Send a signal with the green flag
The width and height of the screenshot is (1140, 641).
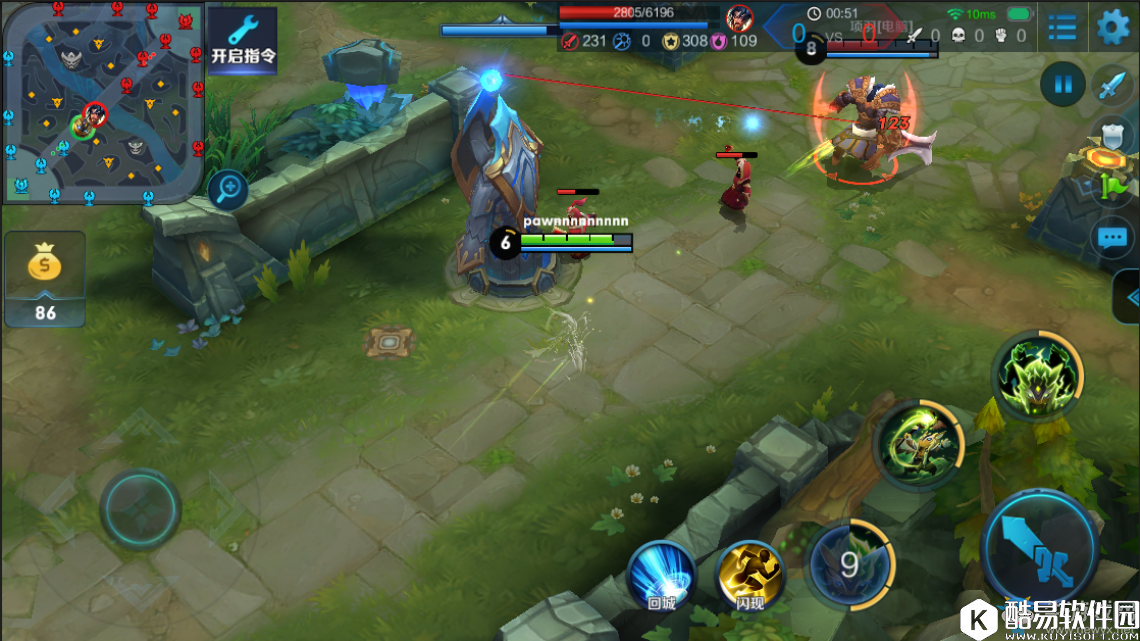click(x=1114, y=185)
